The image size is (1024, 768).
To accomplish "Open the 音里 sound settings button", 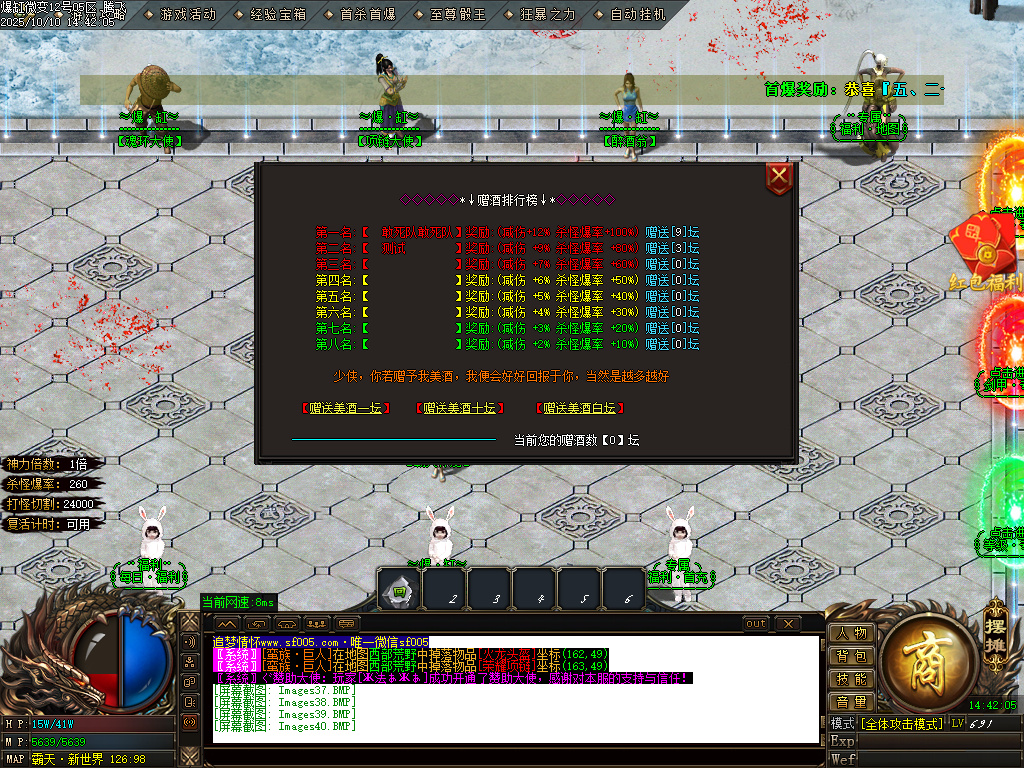I will [x=851, y=702].
